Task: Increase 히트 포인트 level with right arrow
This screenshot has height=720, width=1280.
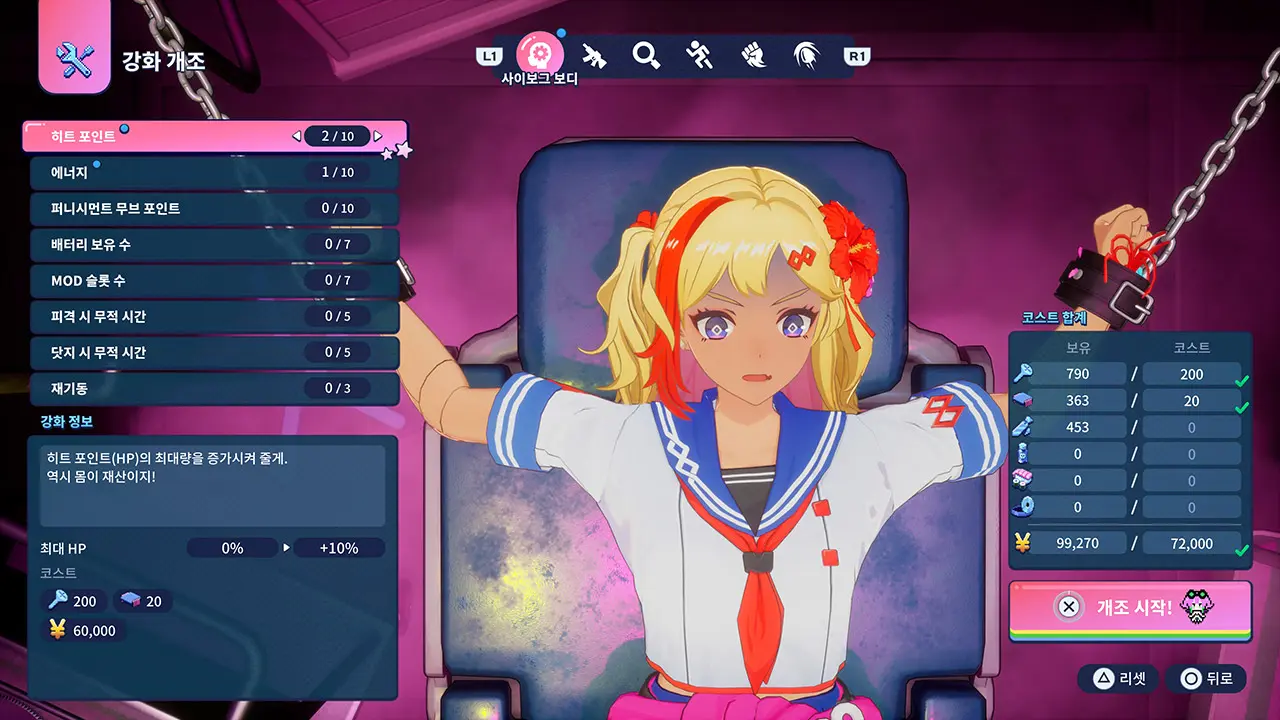Action: pyautogui.click(x=378, y=136)
